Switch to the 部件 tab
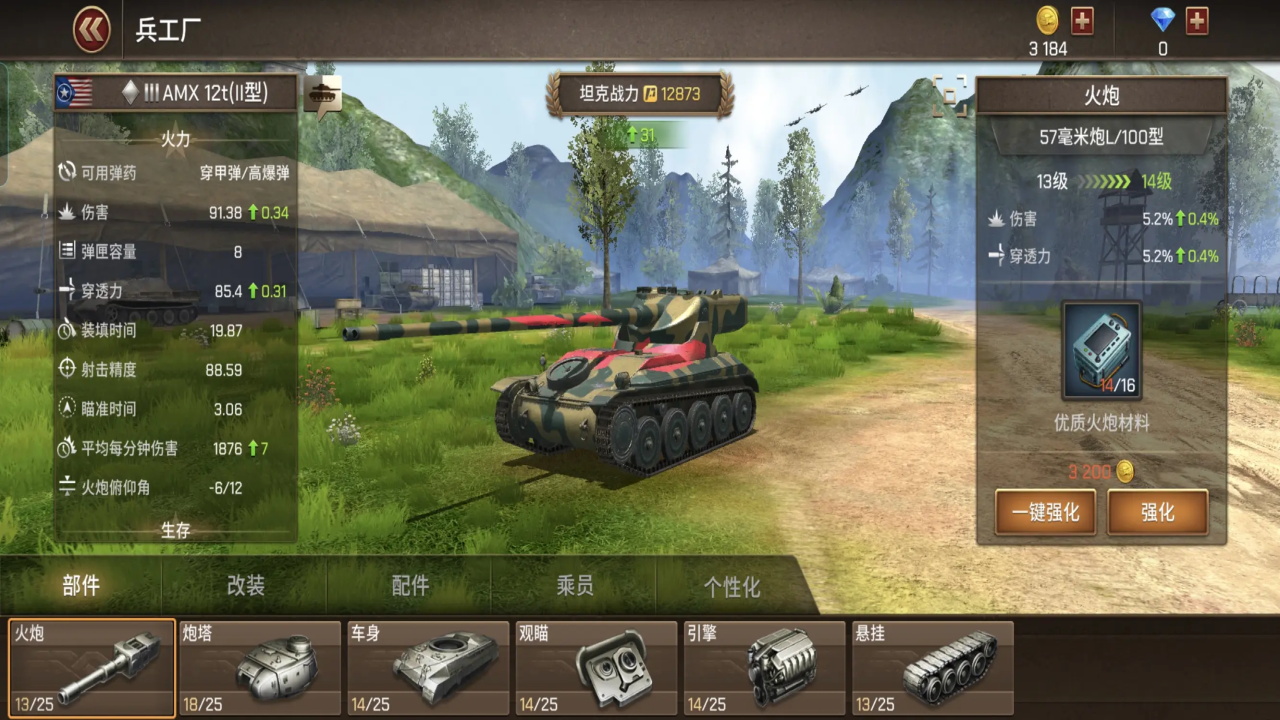This screenshot has height=720, width=1280. coord(81,586)
